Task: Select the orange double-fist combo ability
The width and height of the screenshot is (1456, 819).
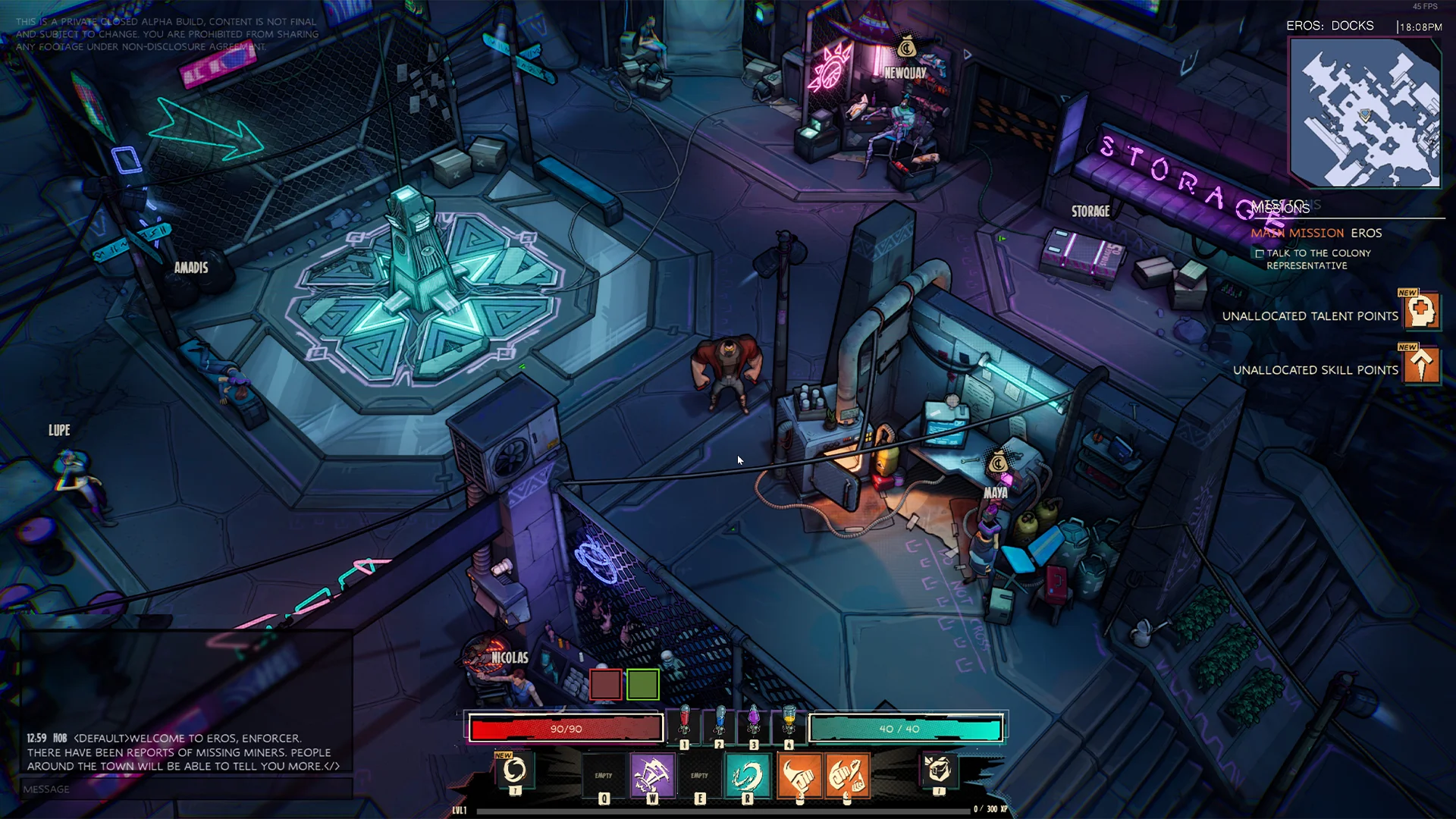Action: tap(847, 775)
